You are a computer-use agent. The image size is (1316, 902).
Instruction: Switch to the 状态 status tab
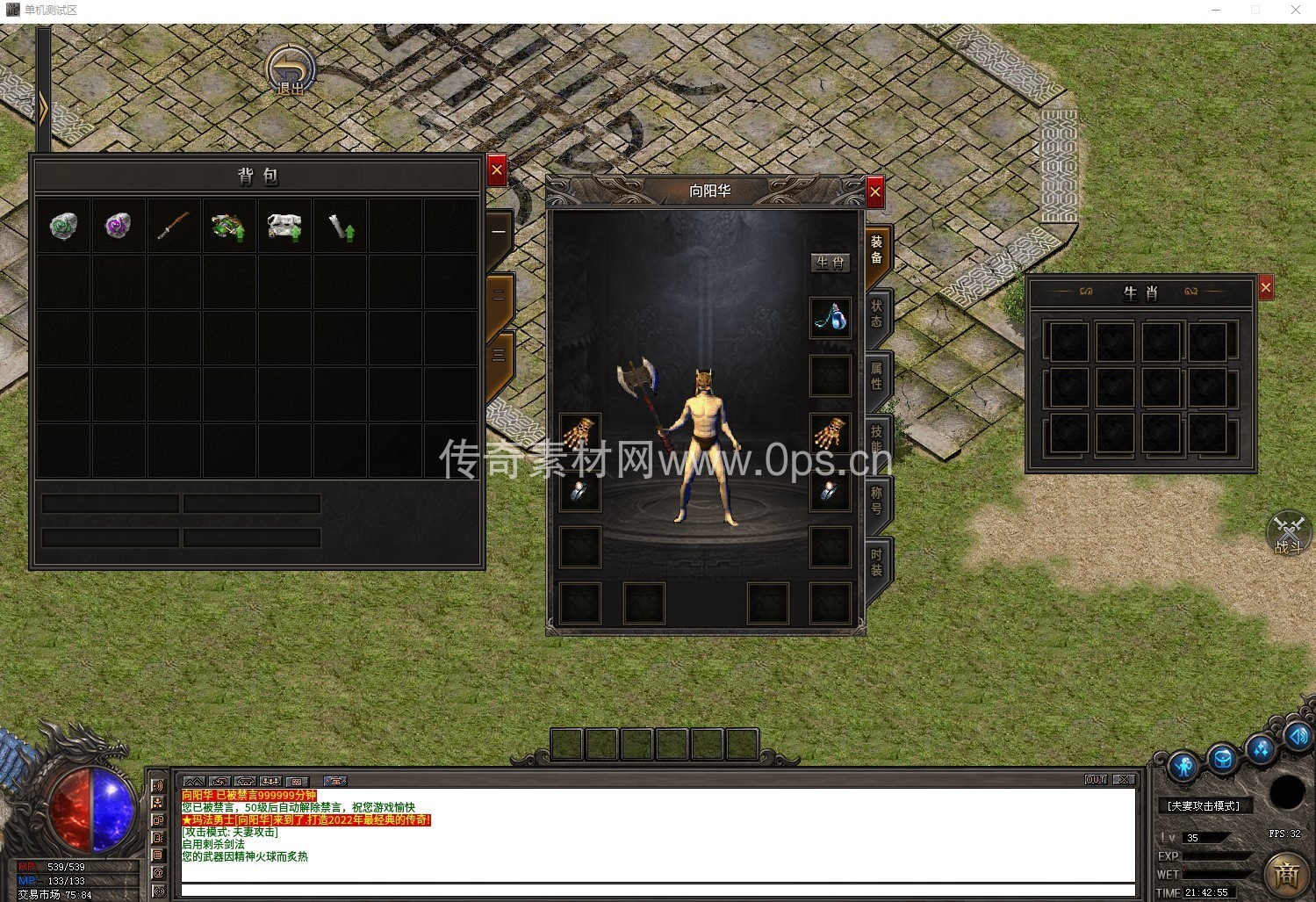pos(876,314)
